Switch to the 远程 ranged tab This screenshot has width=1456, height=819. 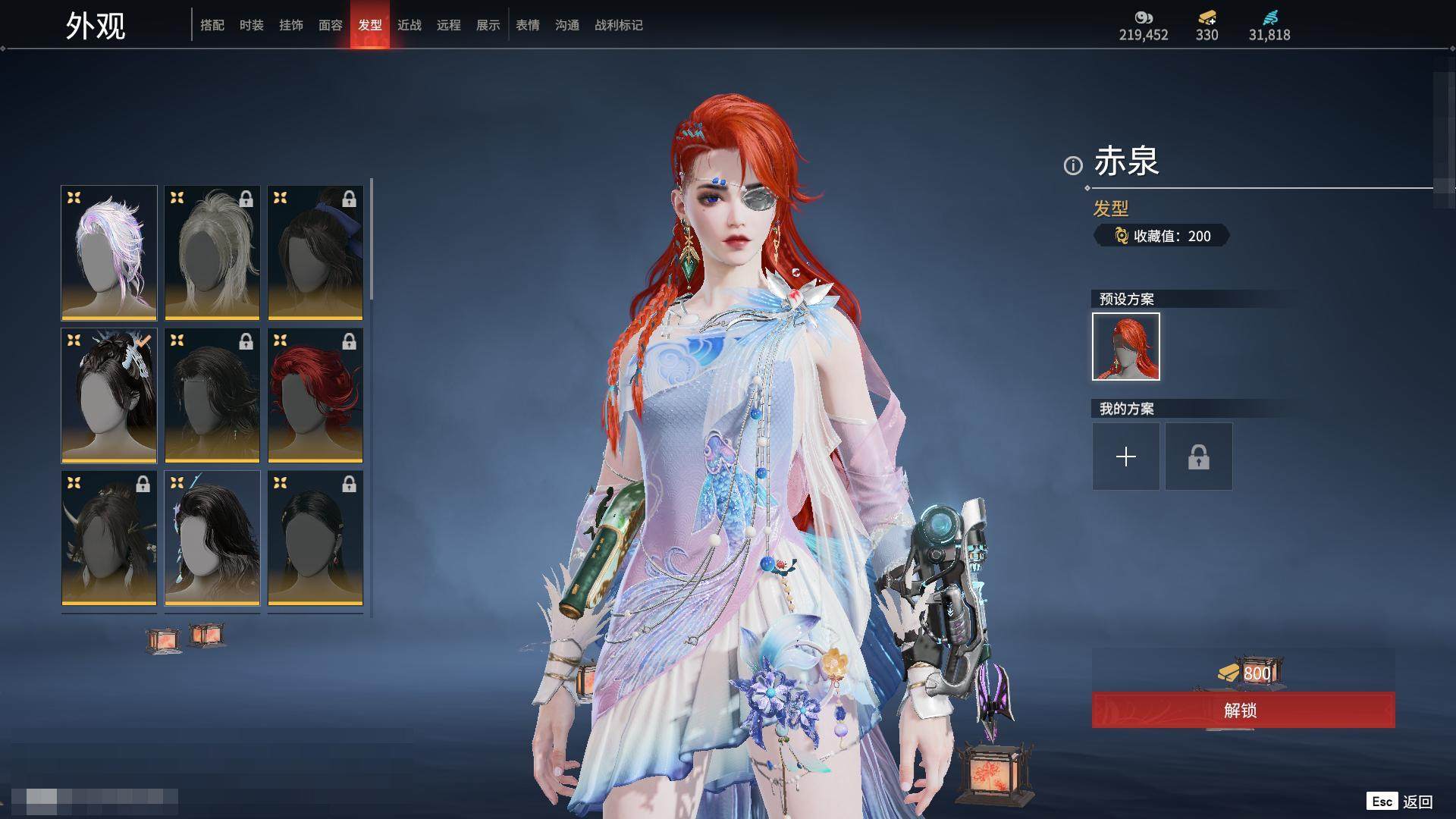[449, 25]
